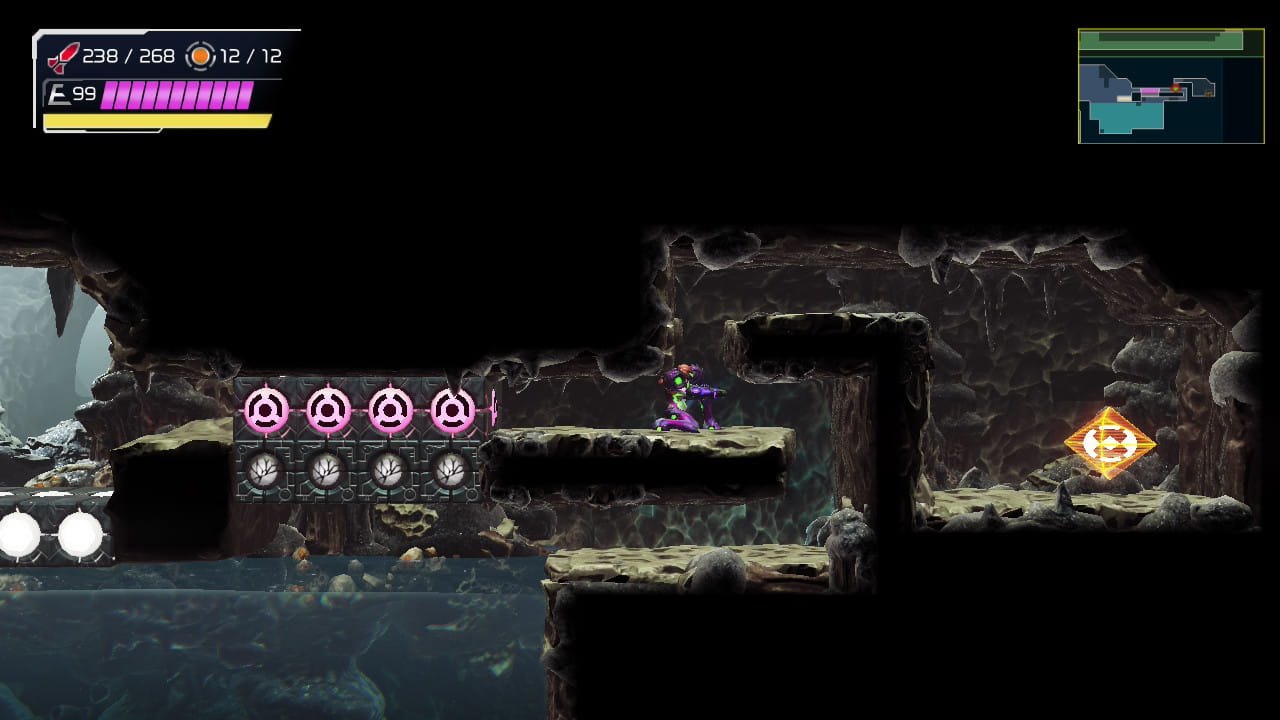Open the missile count 238 / 268 readout

point(128,56)
